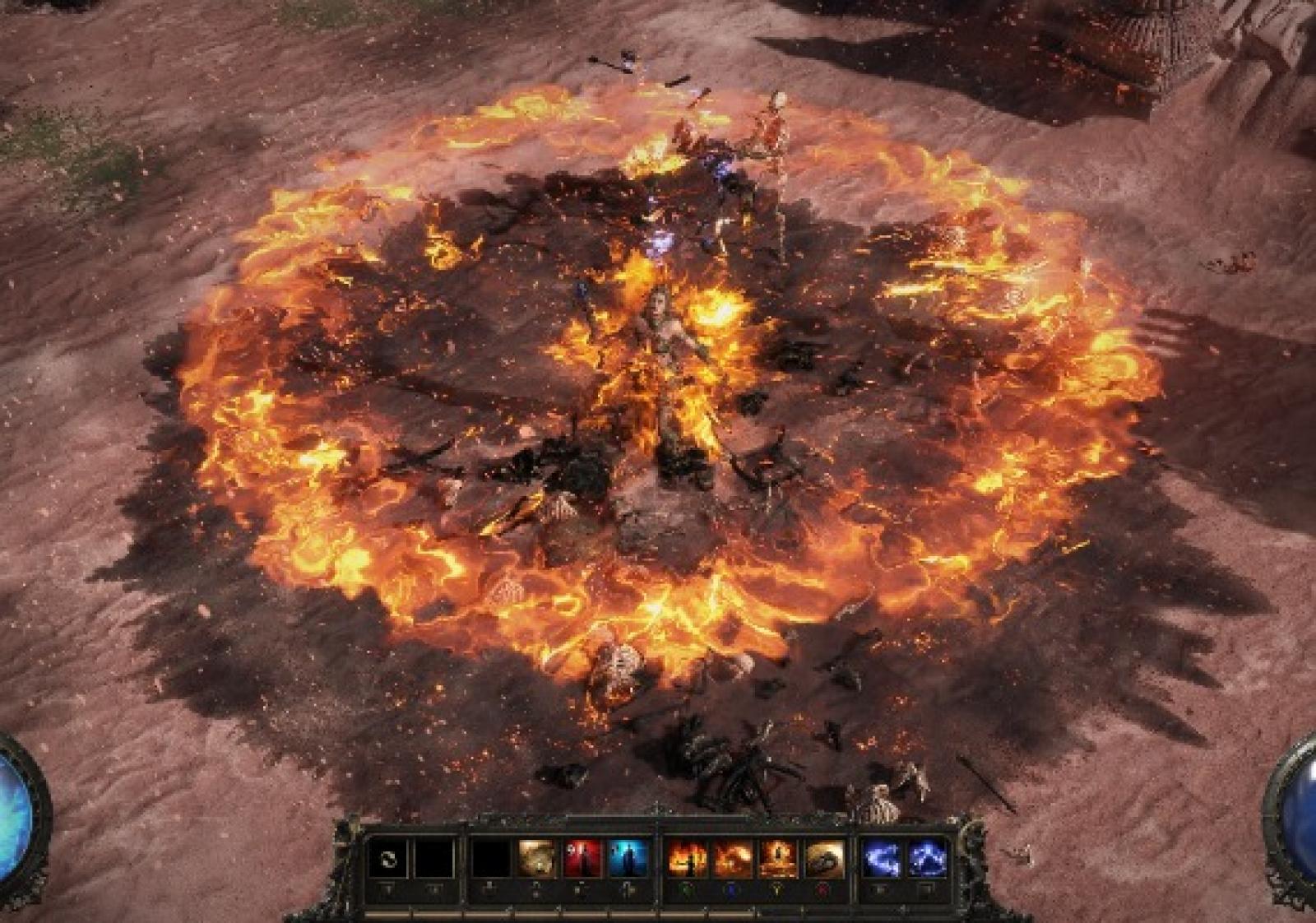Viewport: 1316px width, 923px height.
Task: Use the red hooded figure skill
Action: pos(582,860)
